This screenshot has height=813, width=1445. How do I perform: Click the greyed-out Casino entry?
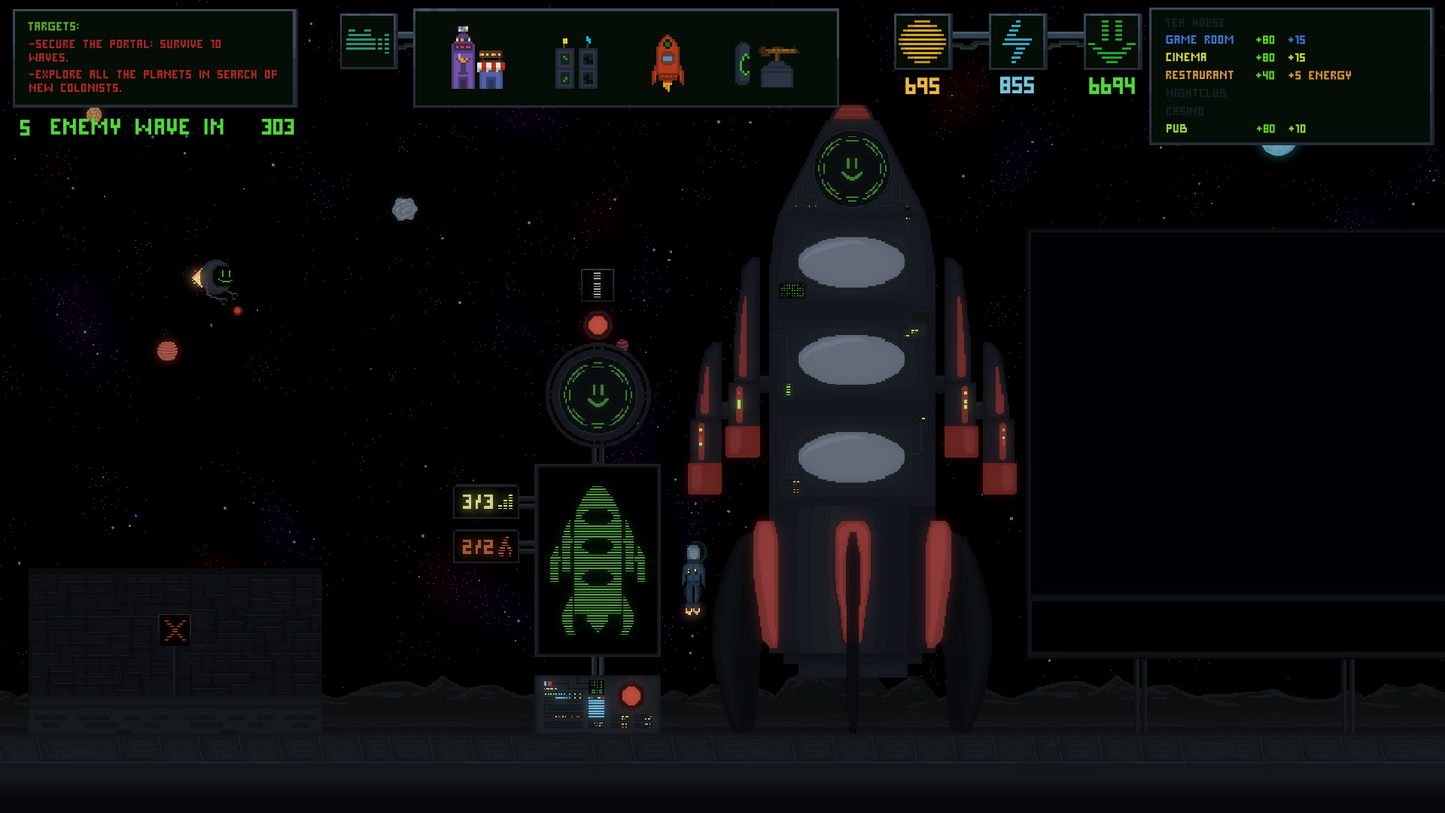(1185, 111)
